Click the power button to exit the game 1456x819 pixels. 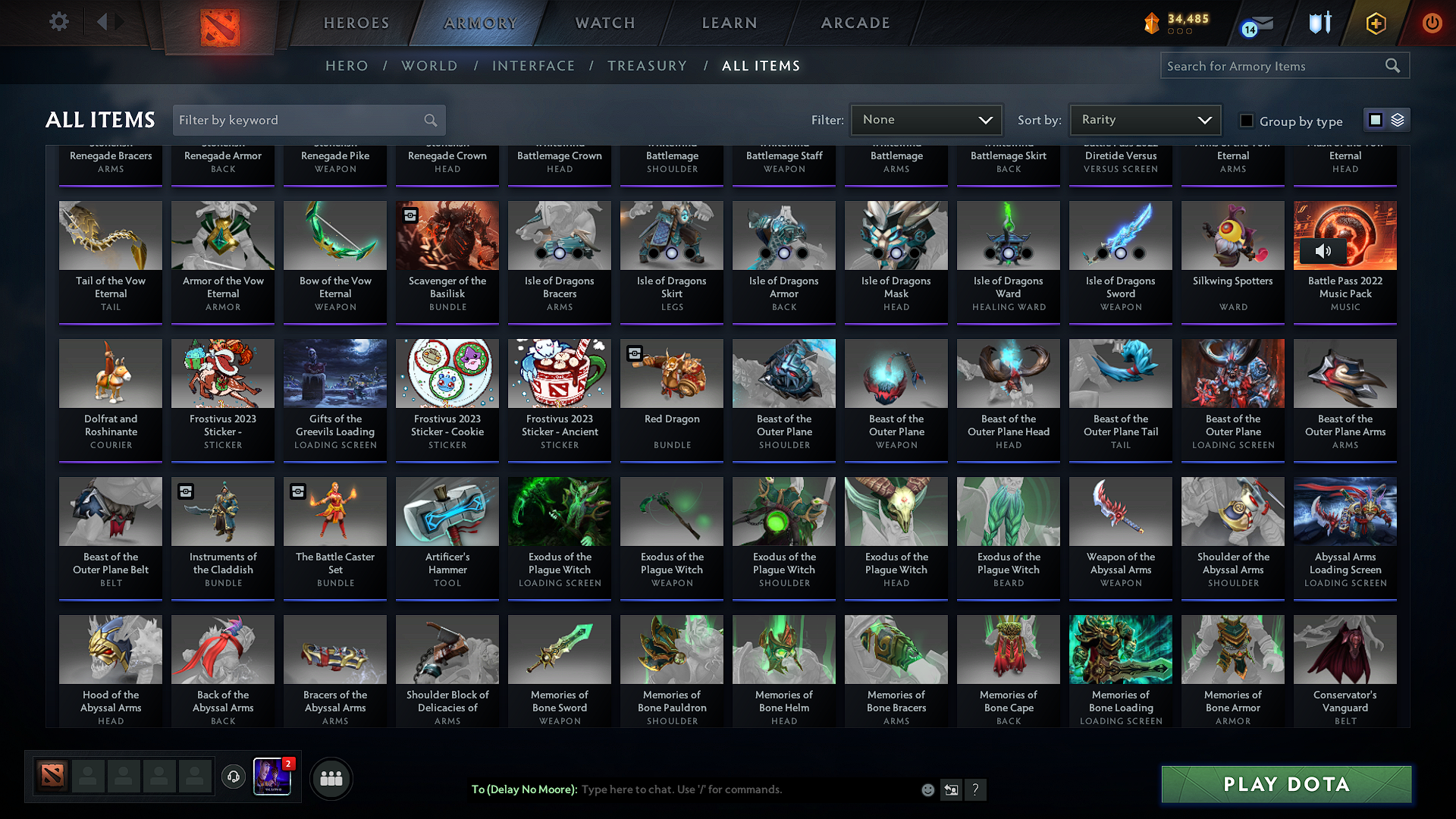[1432, 23]
